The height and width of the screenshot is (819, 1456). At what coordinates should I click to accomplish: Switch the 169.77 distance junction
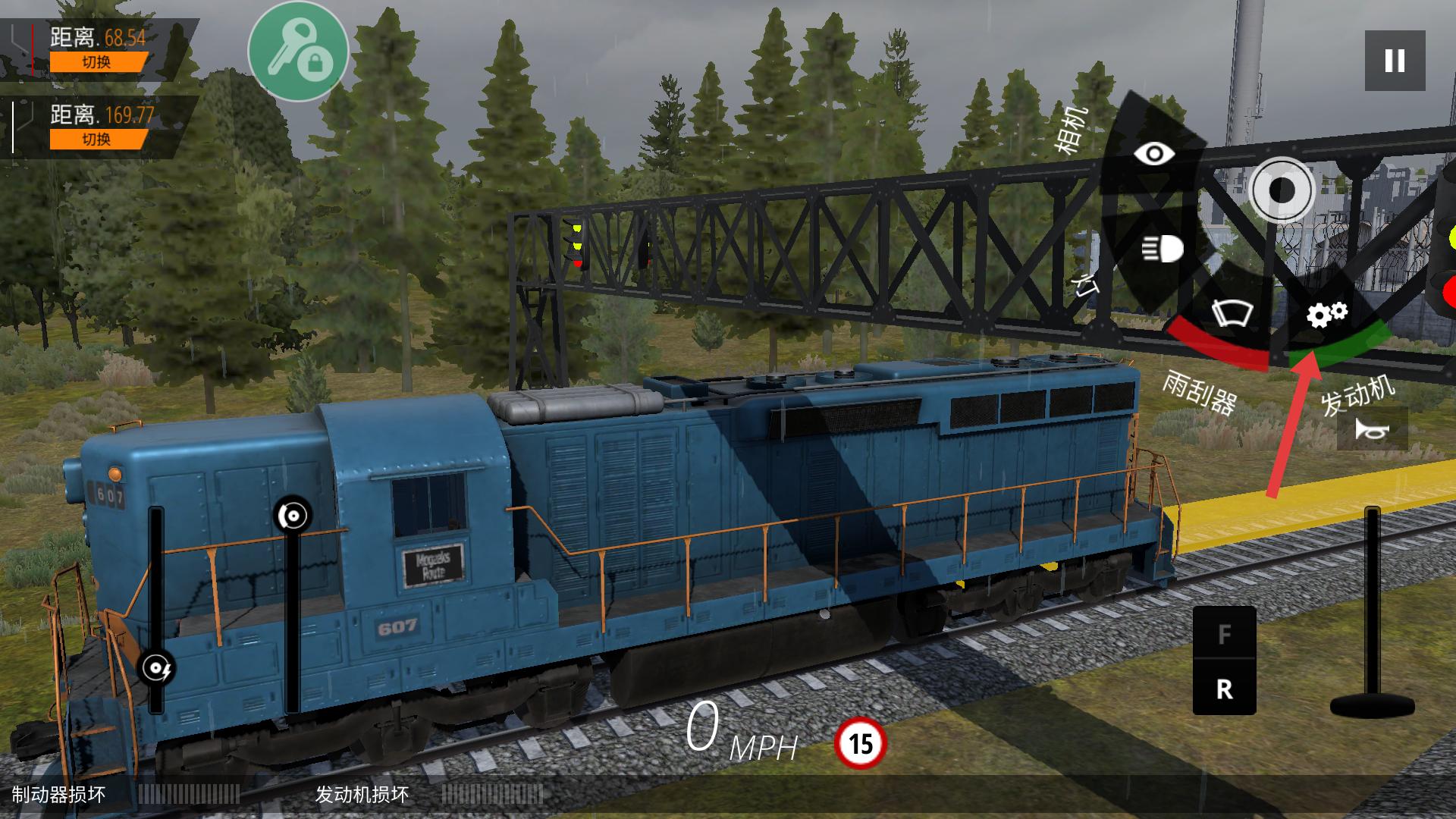point(97,140)
